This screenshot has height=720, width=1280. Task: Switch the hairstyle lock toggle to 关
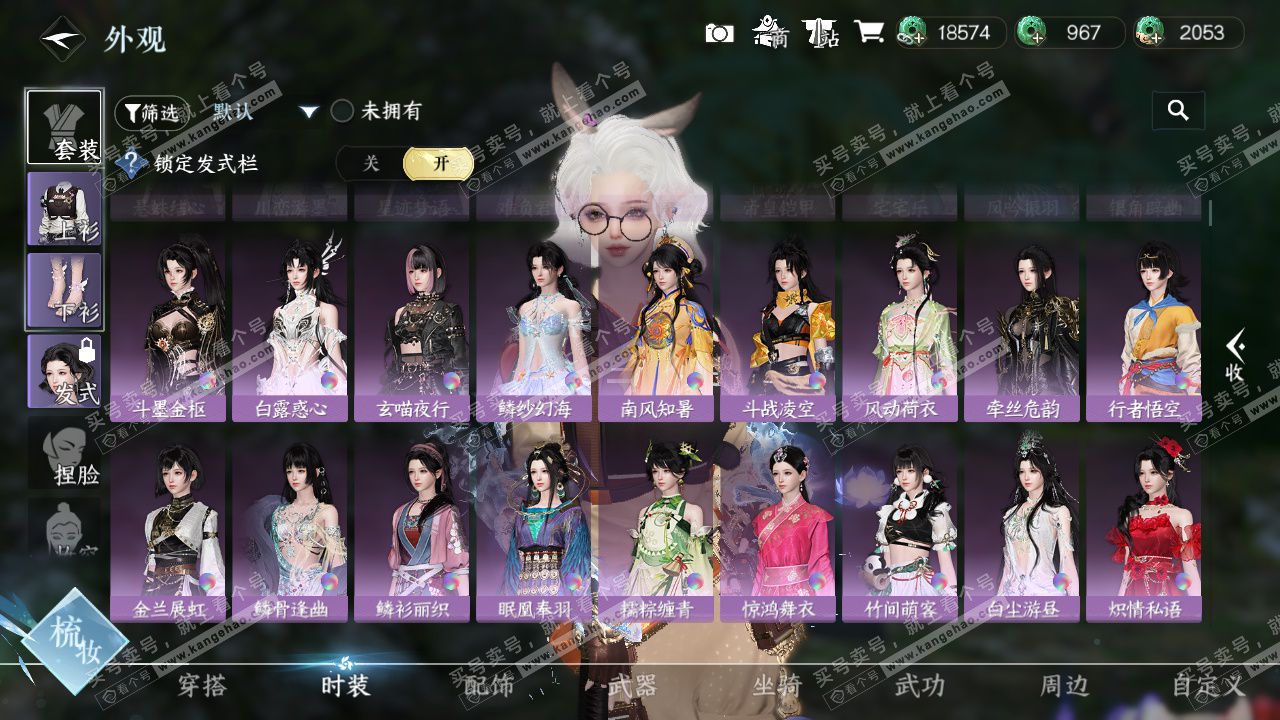point(371,164)
